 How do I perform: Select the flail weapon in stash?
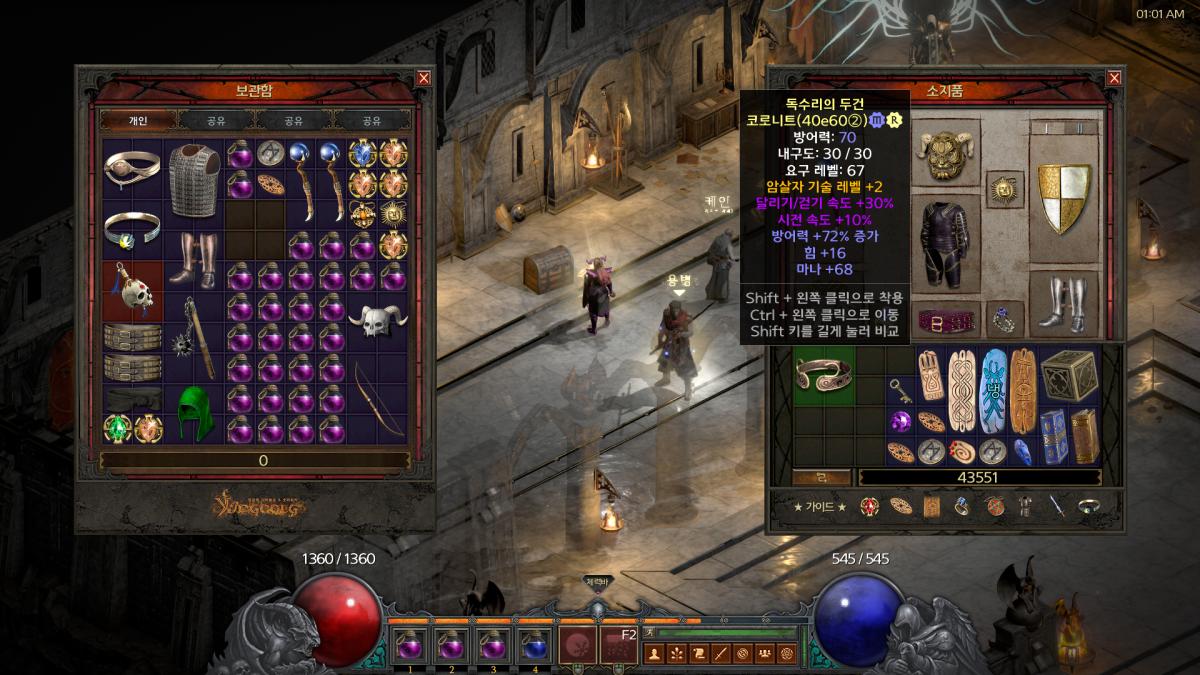pyautogui.click(x=193, y=335)
